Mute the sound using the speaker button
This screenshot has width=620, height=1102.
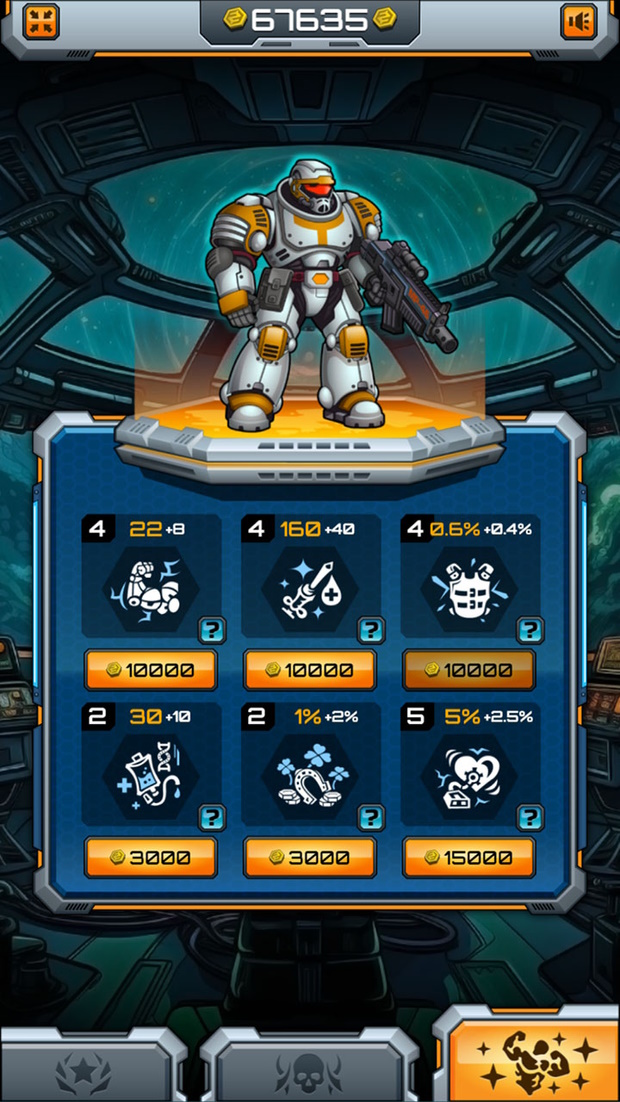[x=579, y=21]
